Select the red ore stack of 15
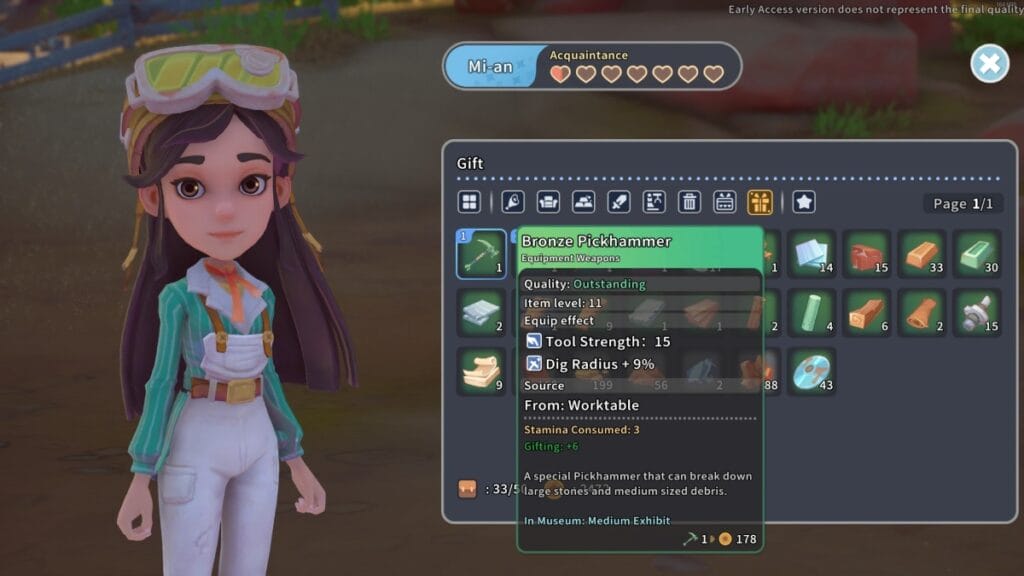 click(x=866, y=254)
